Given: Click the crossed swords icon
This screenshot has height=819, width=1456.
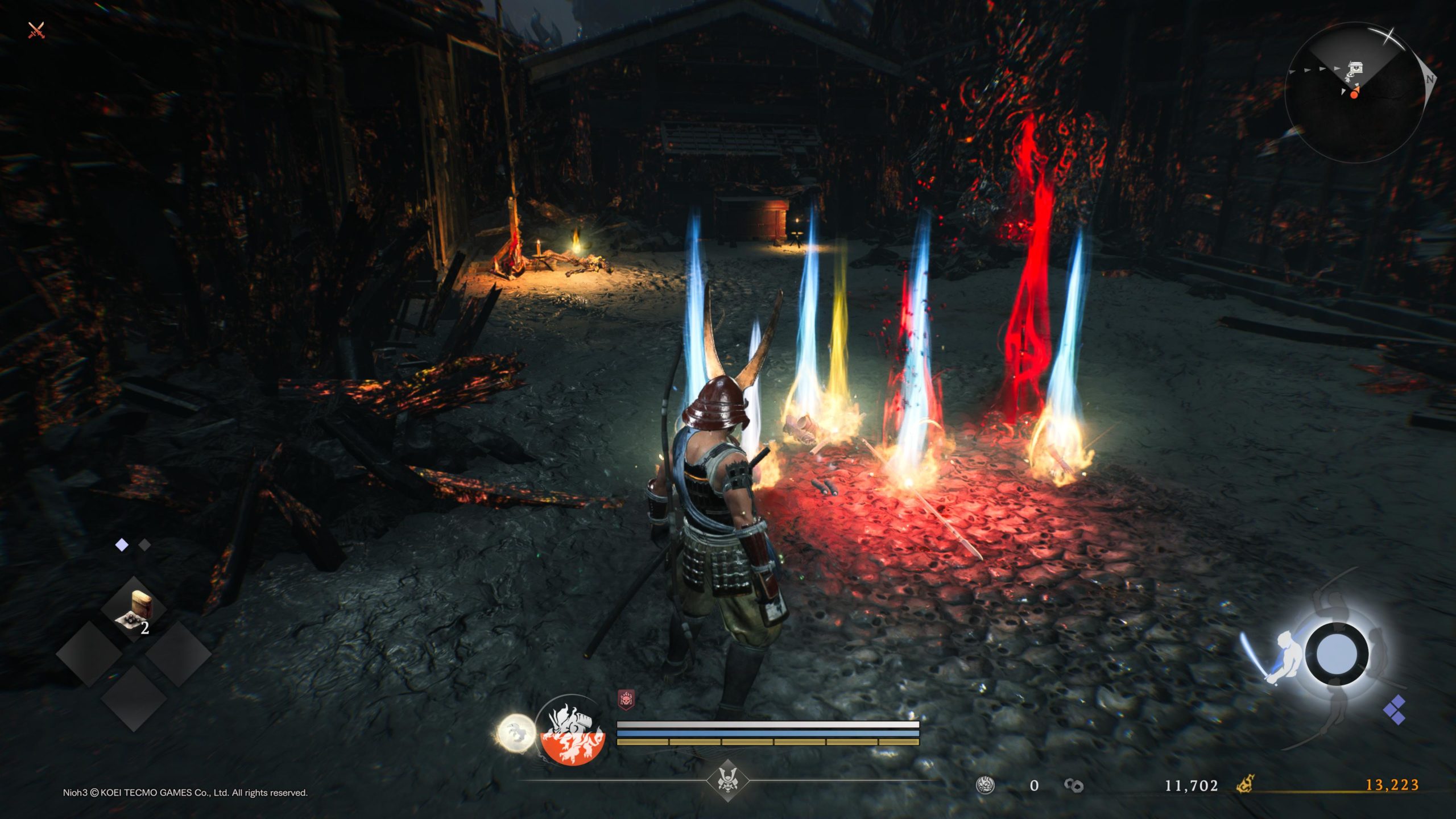Looking at the screenshot, I should [36, 30].
